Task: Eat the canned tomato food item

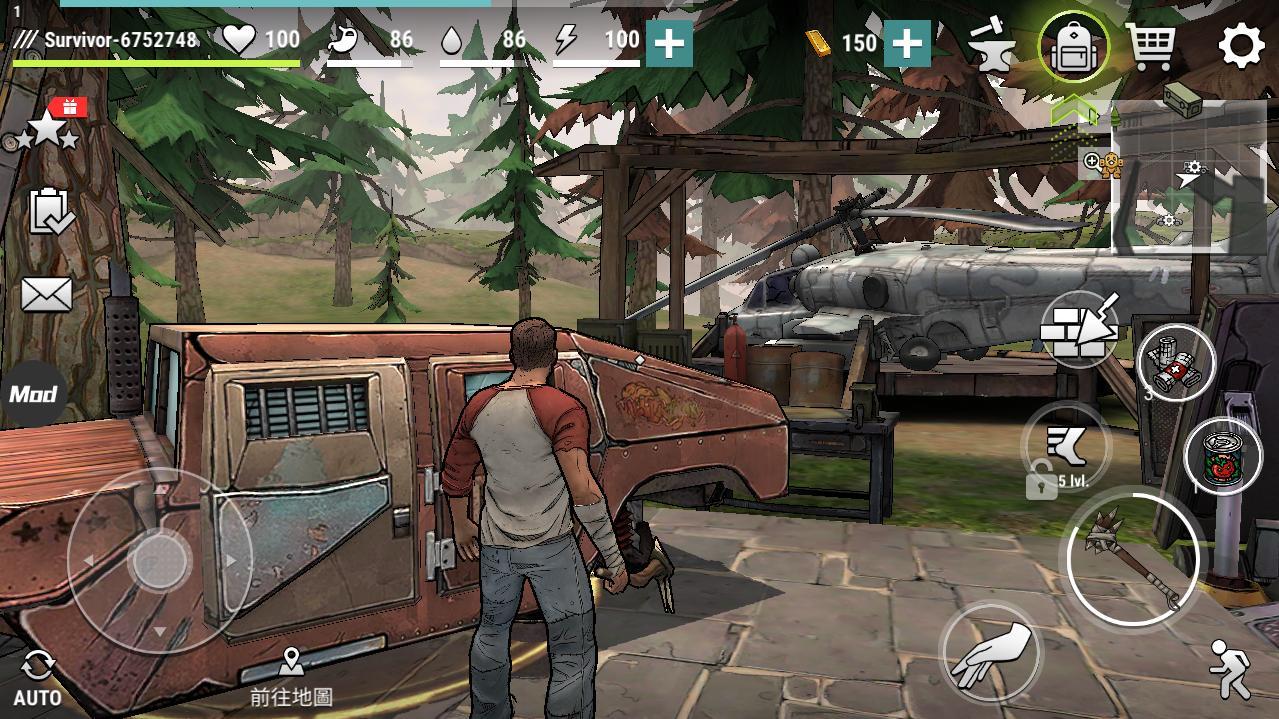Action: (1222, 457)
